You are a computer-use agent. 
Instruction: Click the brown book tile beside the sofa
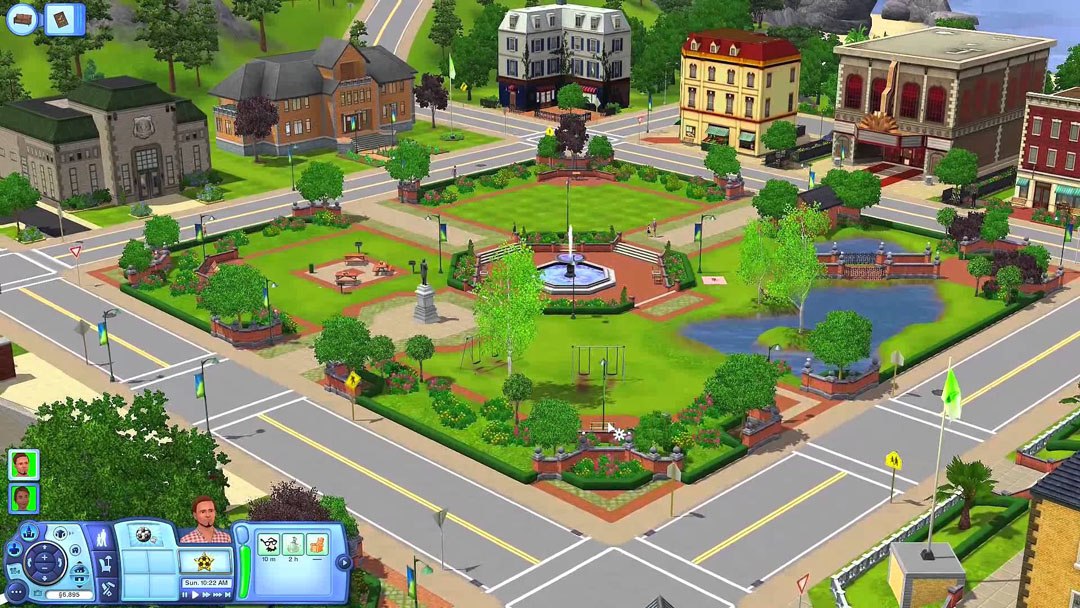point(65,19)
